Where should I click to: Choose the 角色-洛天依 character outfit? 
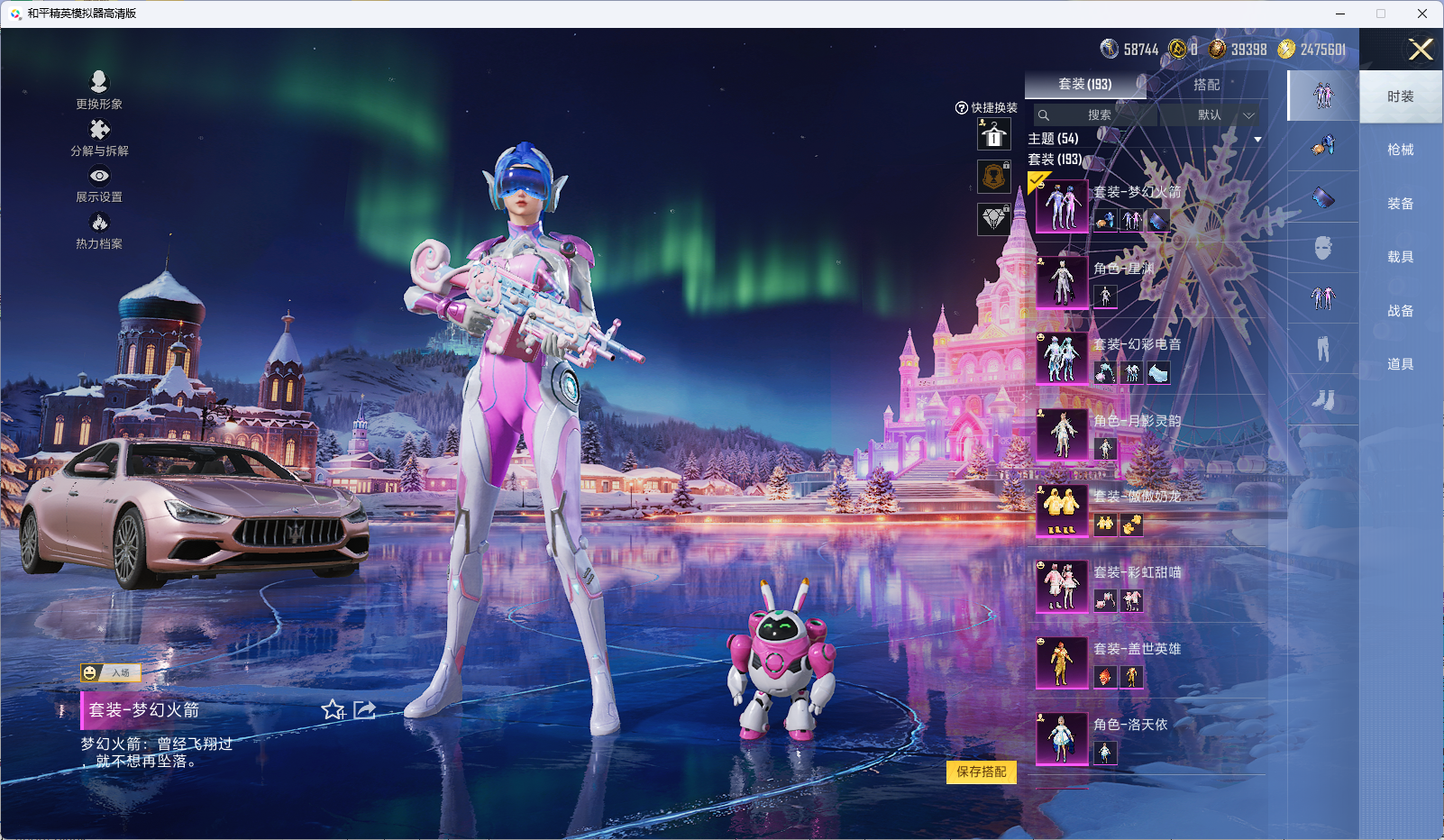click(x=1062, y=738)
